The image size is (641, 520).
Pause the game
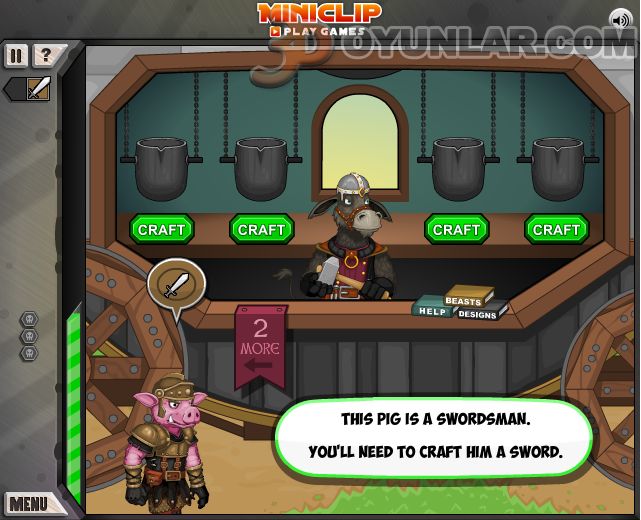(16, 55)
